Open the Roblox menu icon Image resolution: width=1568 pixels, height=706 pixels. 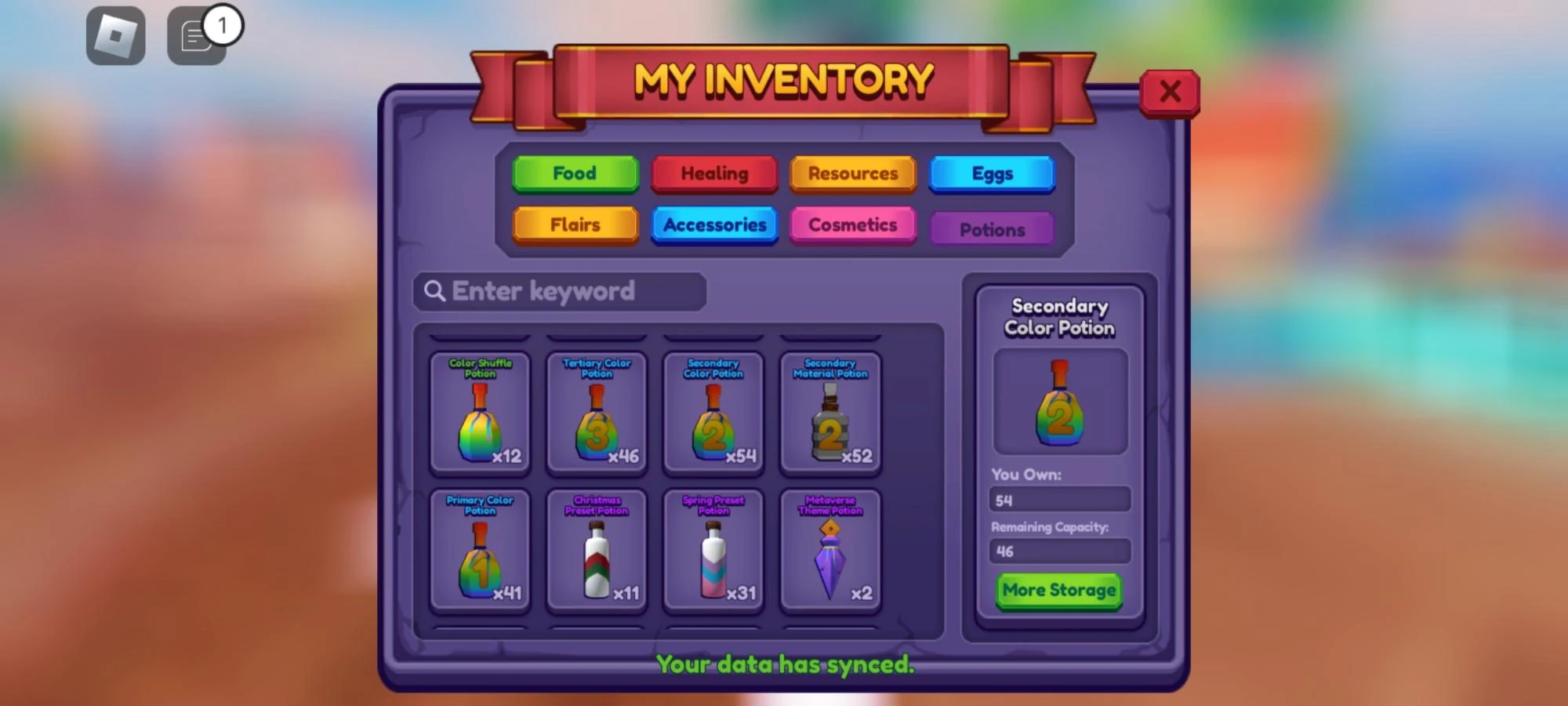click(x=114, y=35)
